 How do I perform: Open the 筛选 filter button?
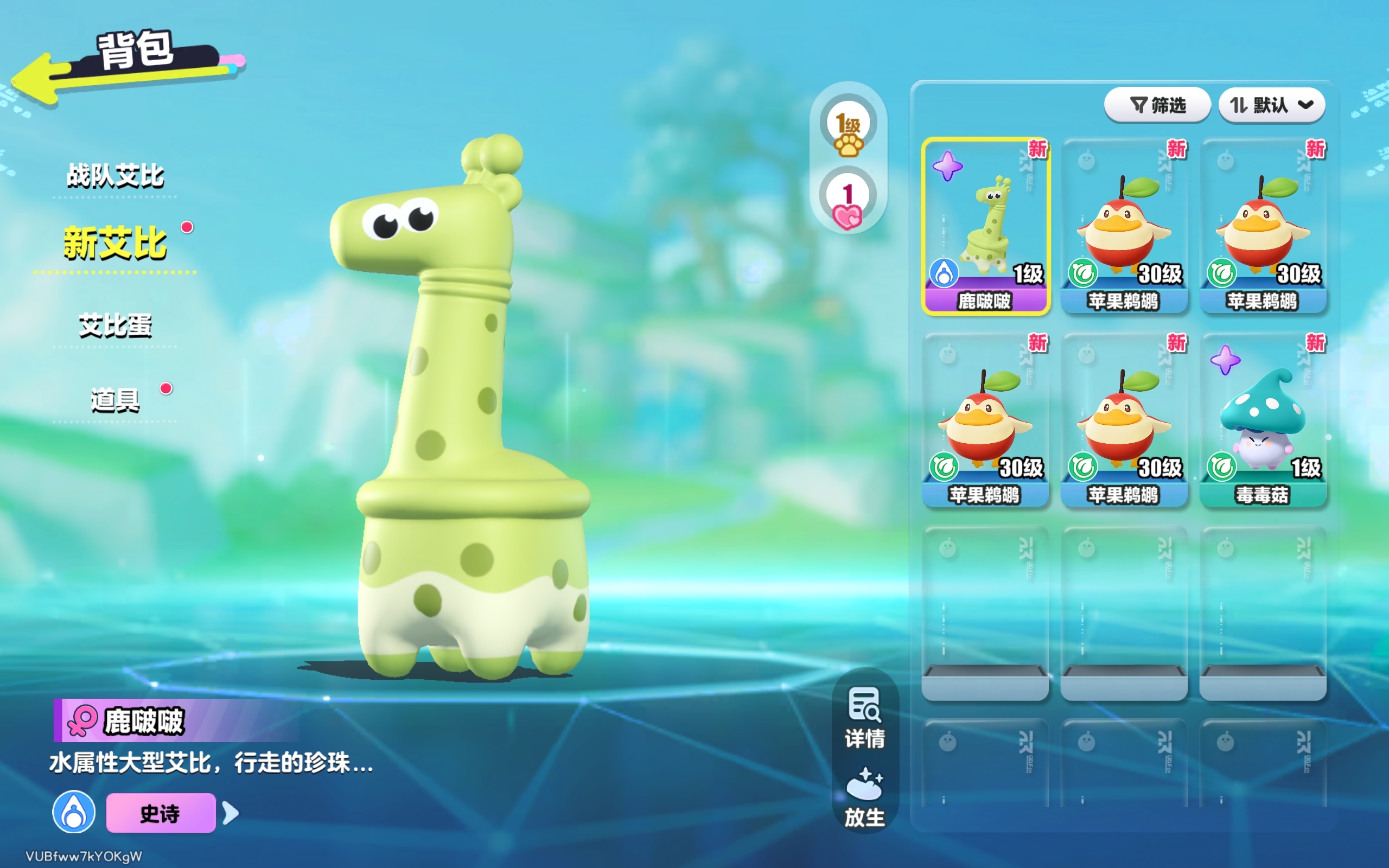(x=1157, y=105)
